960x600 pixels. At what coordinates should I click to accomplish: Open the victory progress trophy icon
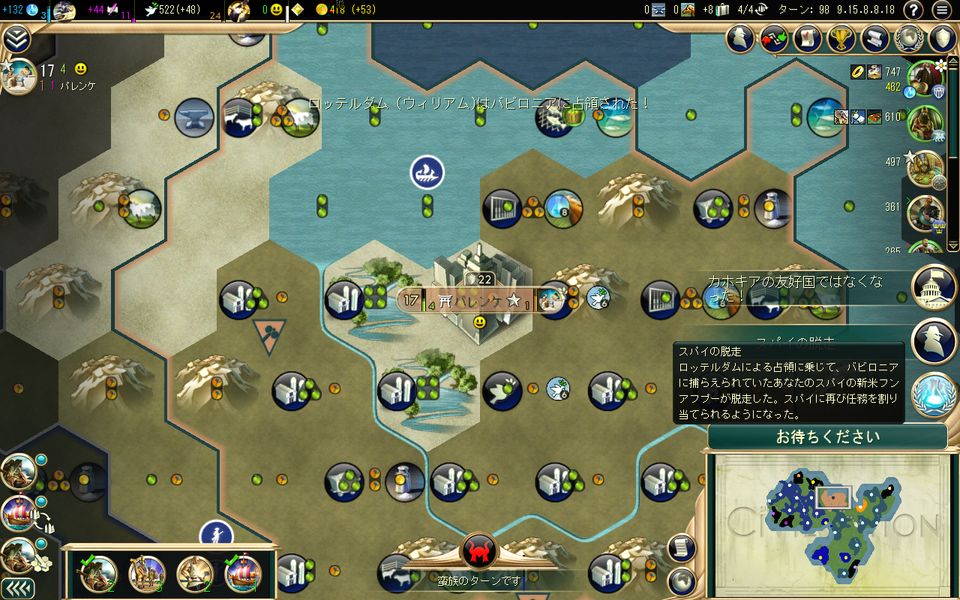pyautogui.click(x=842, y=38)
